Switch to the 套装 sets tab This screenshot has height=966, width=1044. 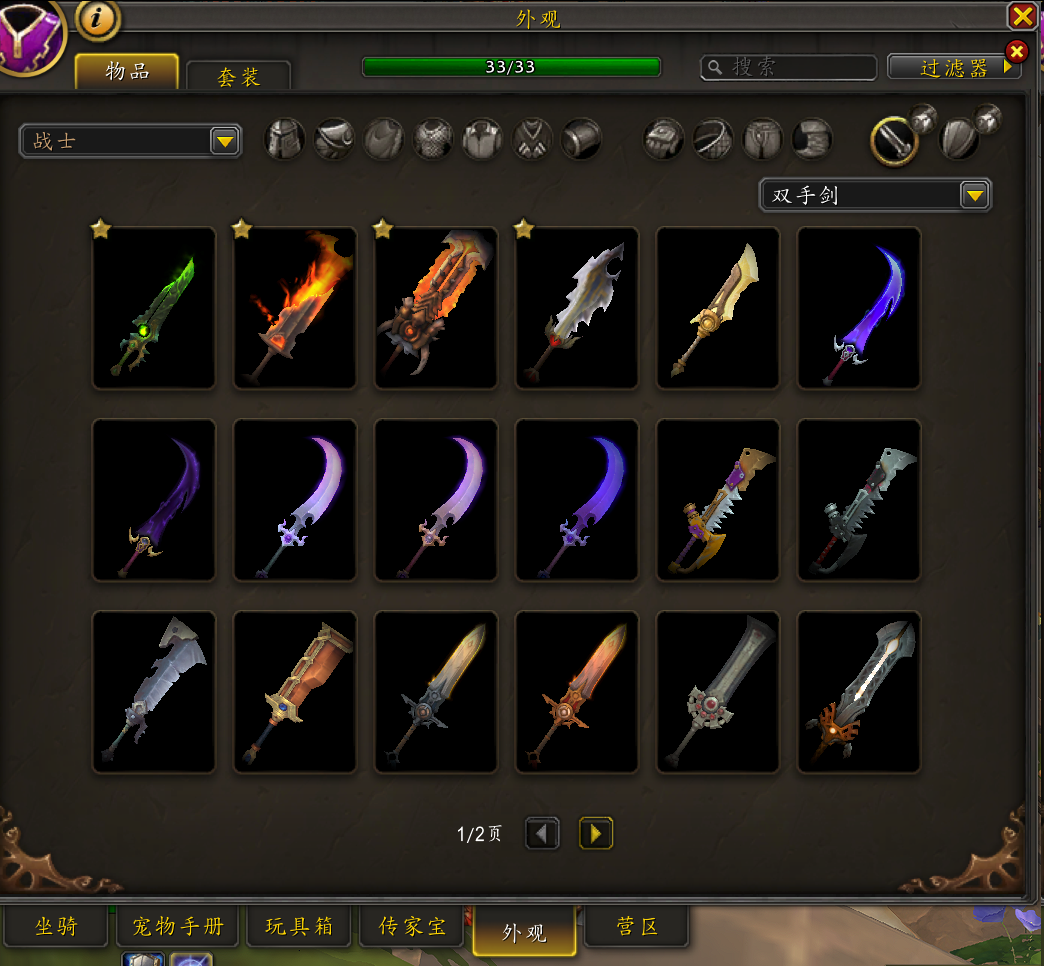[239, 76]
